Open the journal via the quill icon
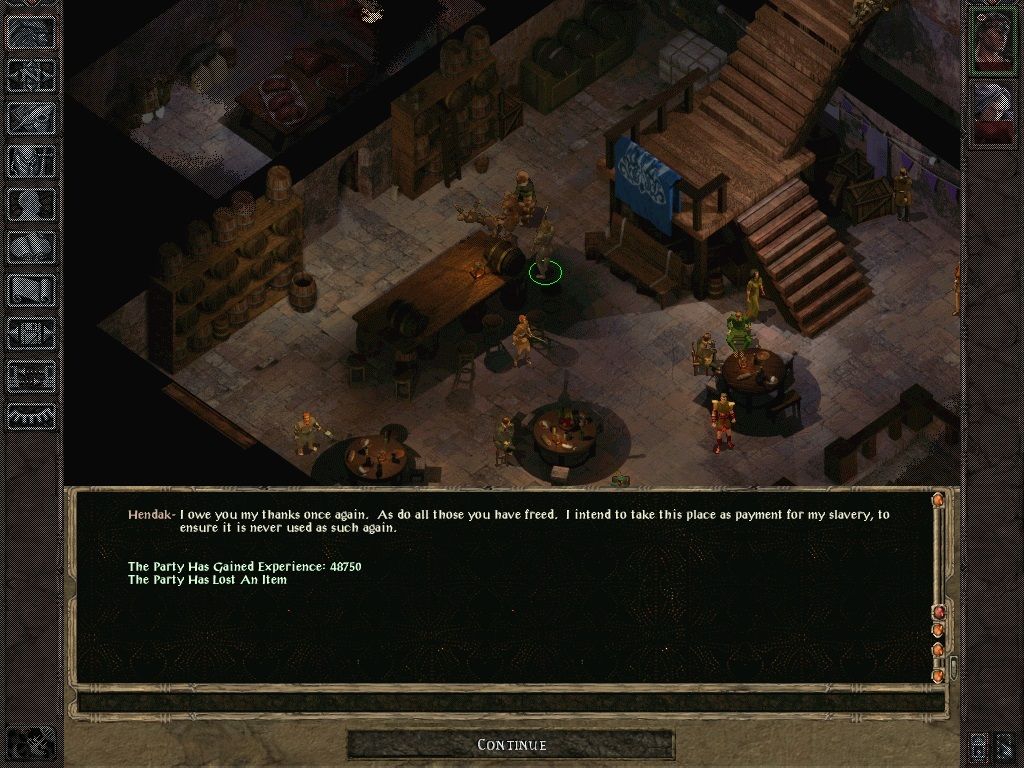1024x768 pixels. pos(31,117)
